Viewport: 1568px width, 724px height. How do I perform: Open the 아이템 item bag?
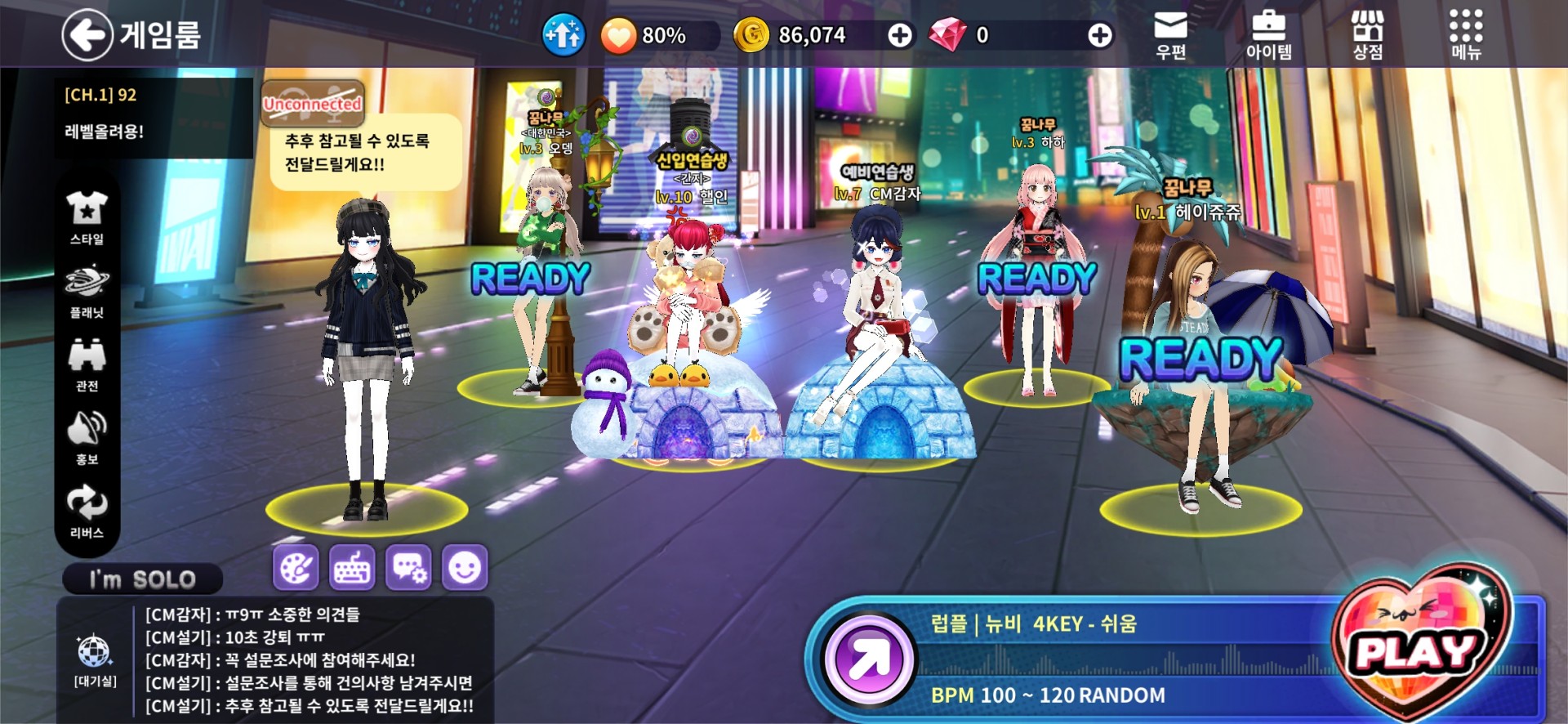coord(1268,35)
